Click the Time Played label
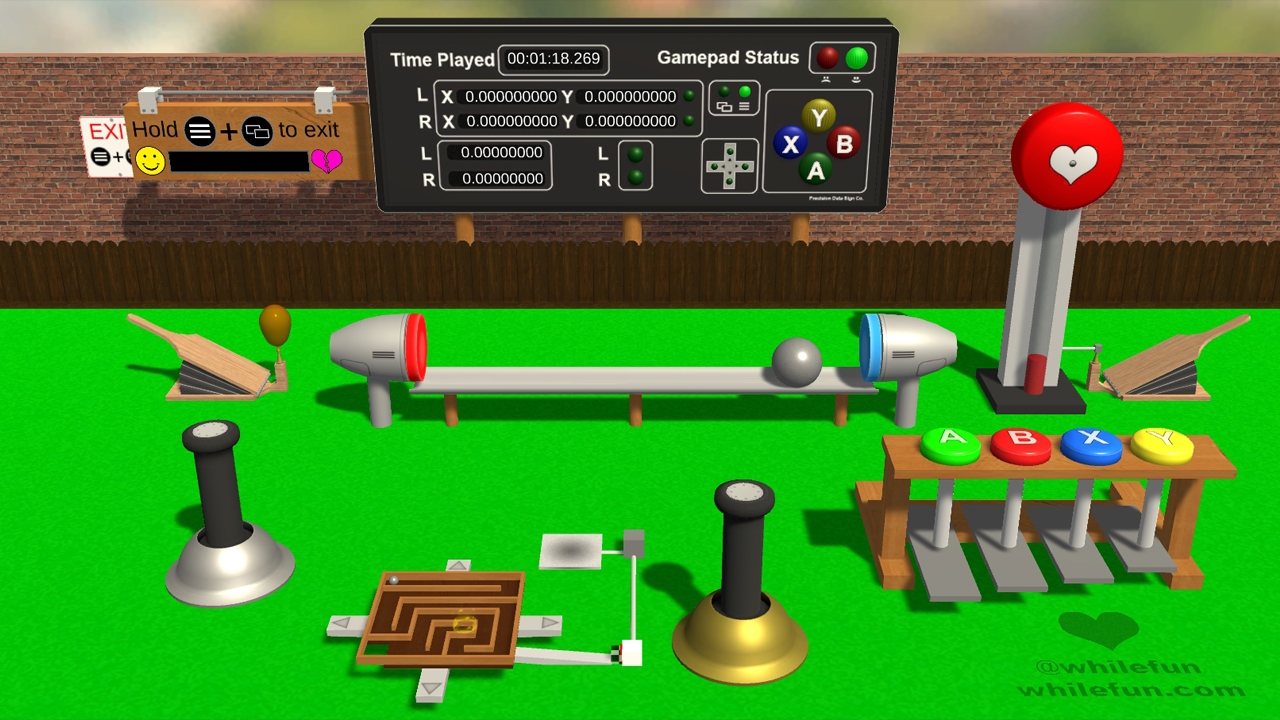The width and height of the screenshot is (1280, 720). tap(441, 60)
